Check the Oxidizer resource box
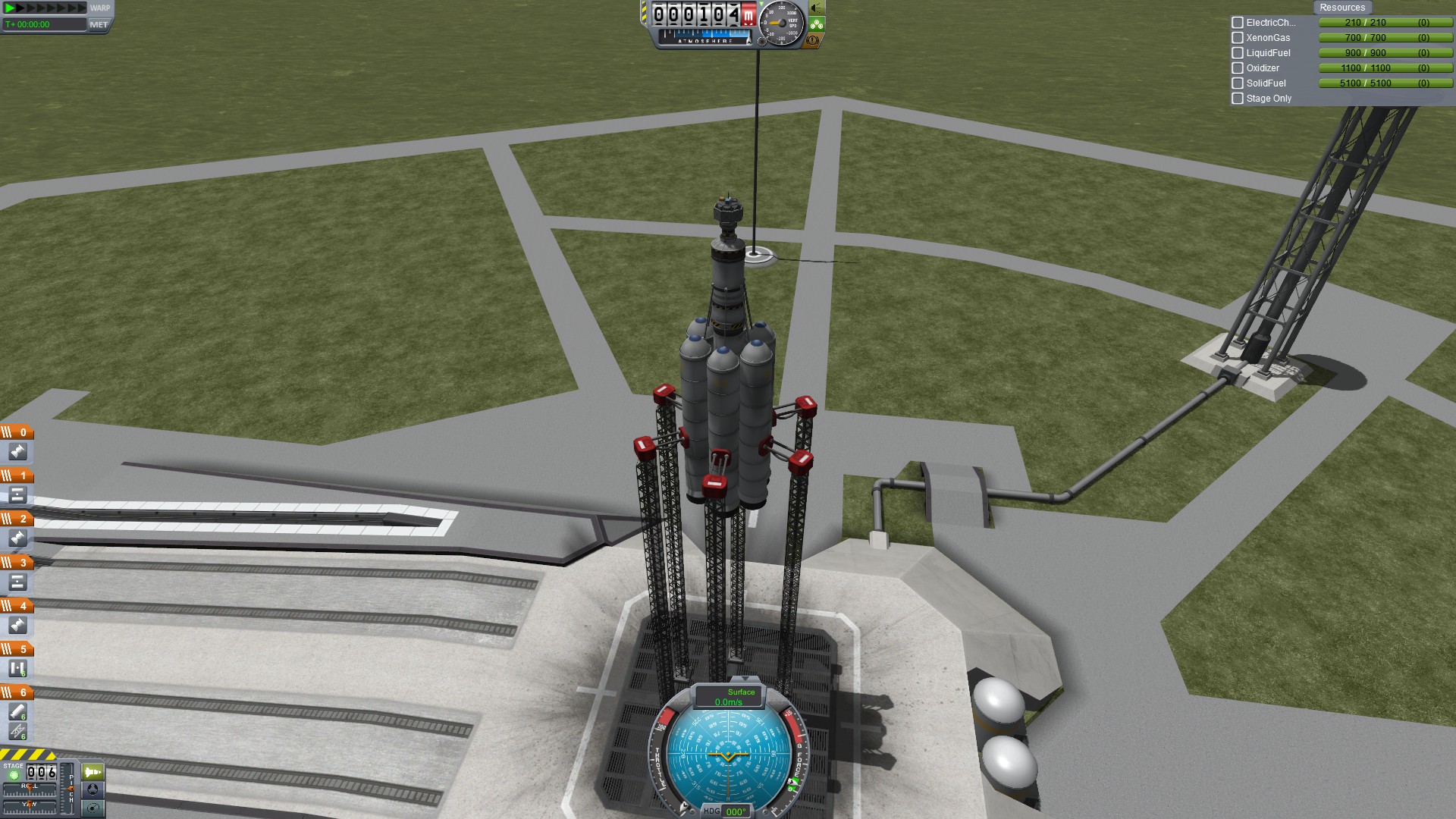The image size is (1456, 819). [x=1238, y=68]
